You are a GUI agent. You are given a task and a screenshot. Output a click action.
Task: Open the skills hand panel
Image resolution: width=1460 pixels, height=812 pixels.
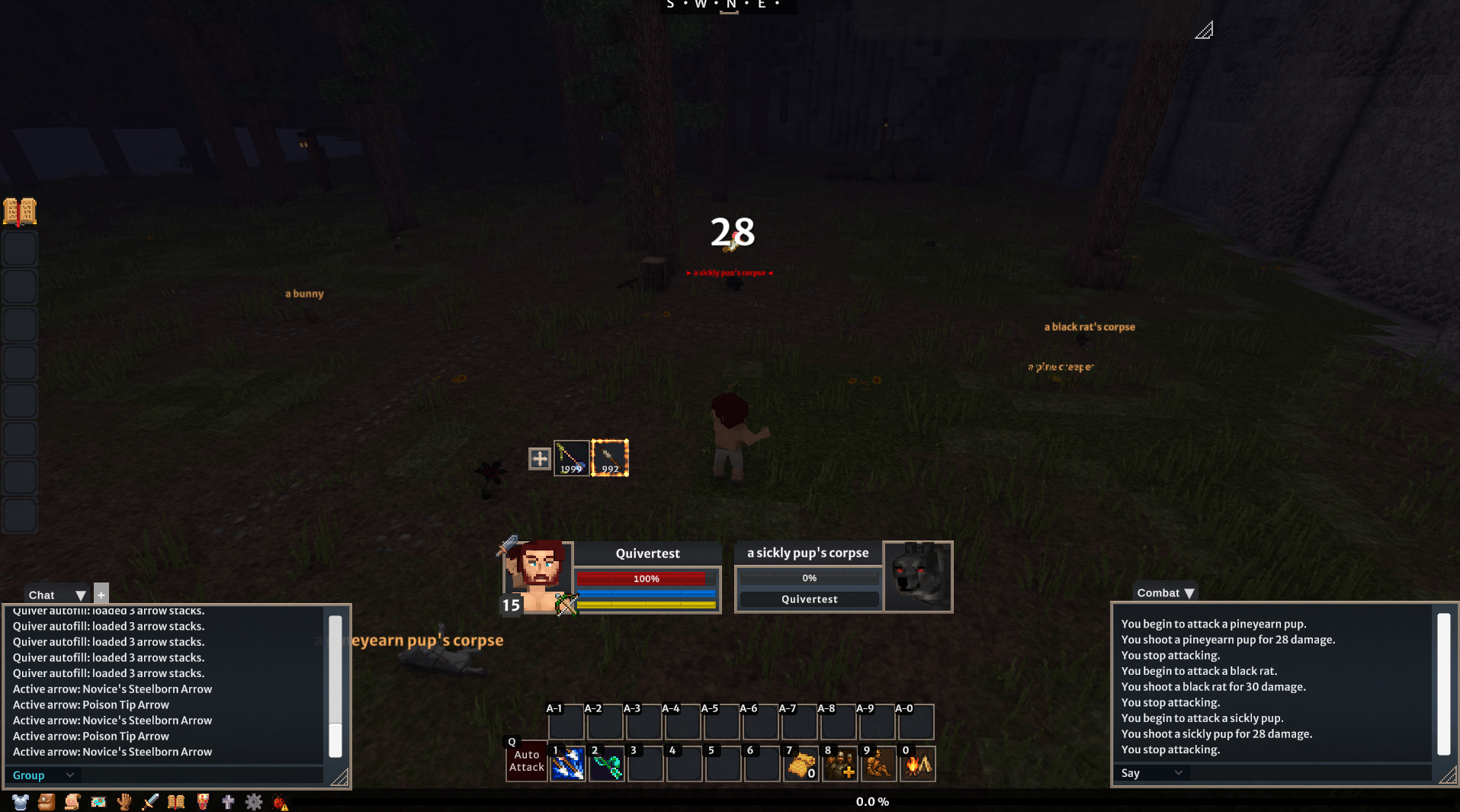[123, 801]
